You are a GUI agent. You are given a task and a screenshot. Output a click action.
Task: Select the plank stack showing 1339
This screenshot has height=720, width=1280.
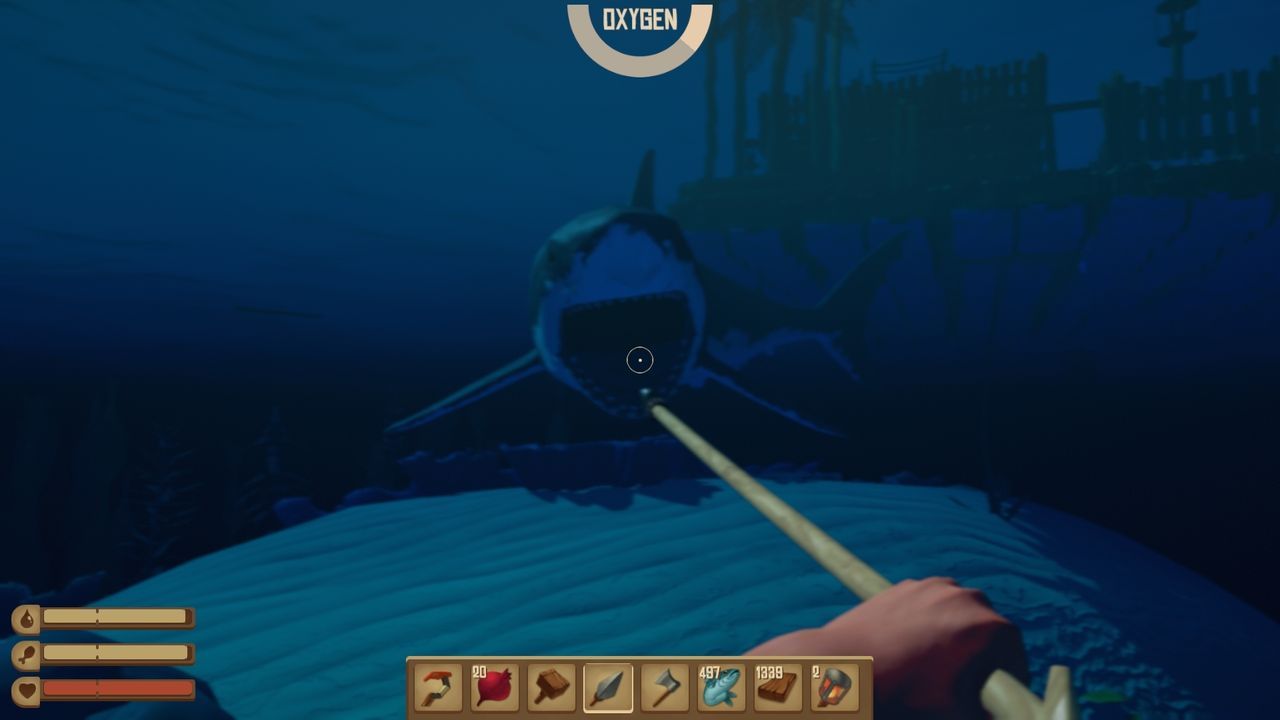776,689
